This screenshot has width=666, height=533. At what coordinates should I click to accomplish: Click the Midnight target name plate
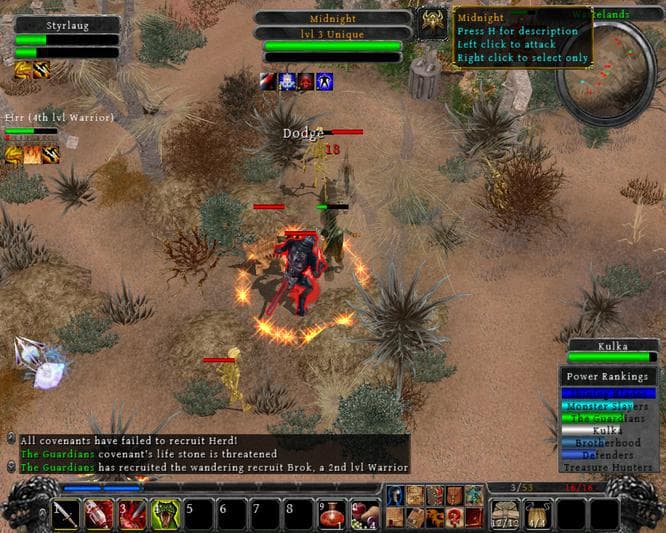tap(333, 17)
